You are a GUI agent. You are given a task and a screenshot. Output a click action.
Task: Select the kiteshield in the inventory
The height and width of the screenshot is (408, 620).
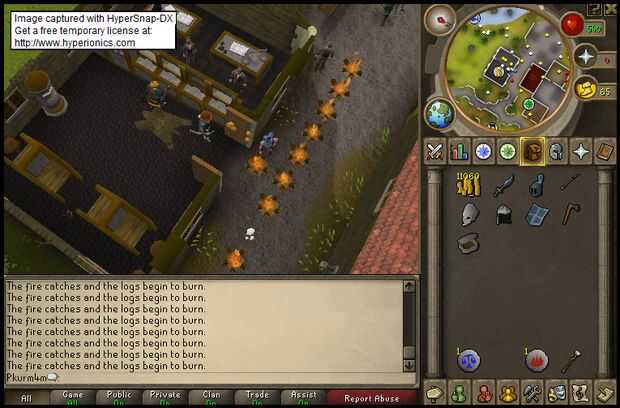[537, 214]
